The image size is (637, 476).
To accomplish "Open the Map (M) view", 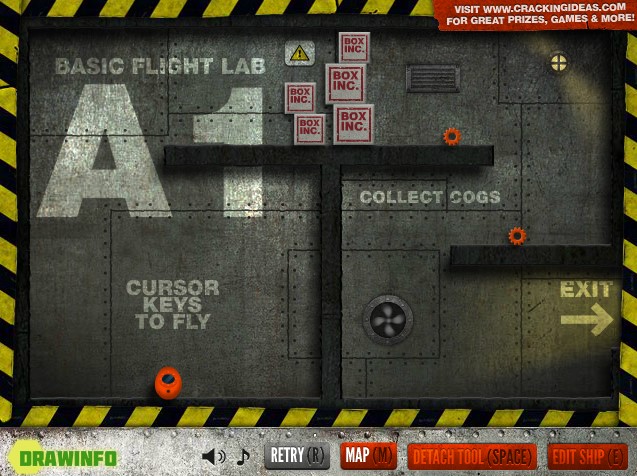I will pyautogui.click(x=368, y=456).
